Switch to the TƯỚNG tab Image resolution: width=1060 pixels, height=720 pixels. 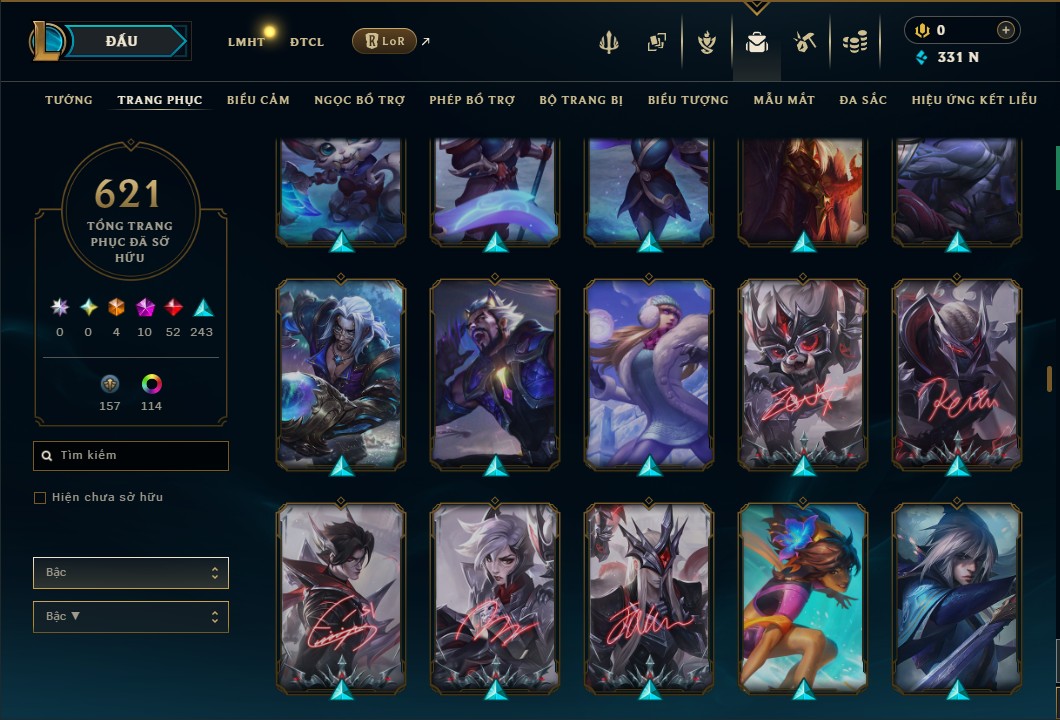tap(69, 100)
